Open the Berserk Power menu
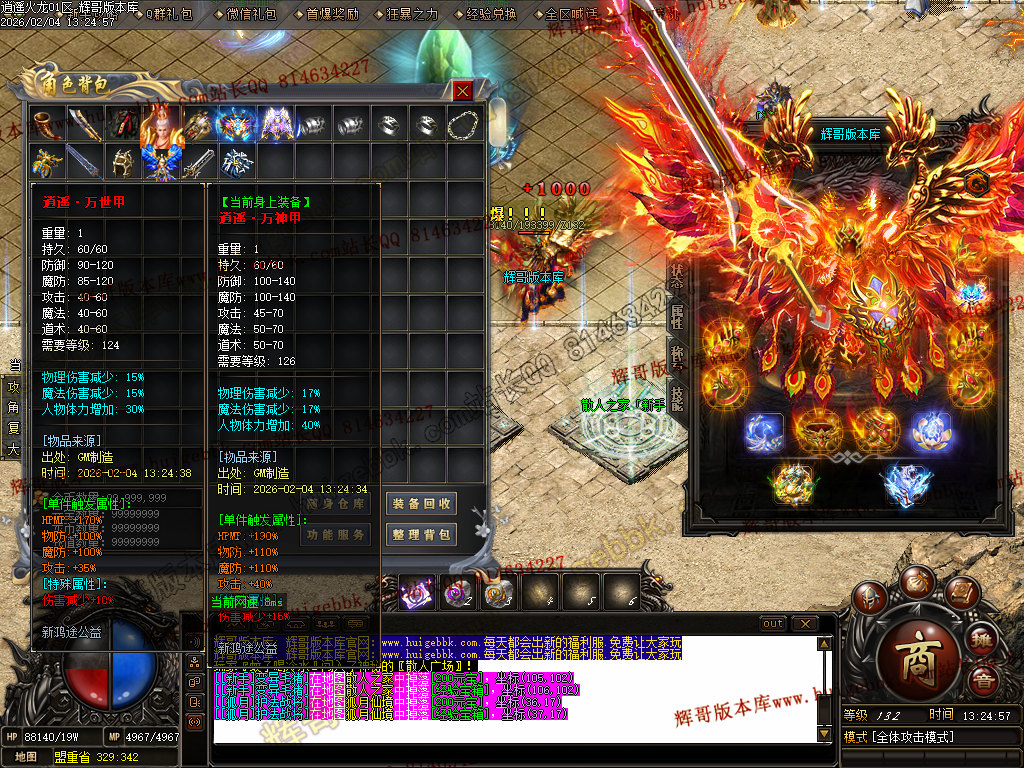The width and height of the screenshot is (1024, 768). pyautogui.click(x=411, y=14)
